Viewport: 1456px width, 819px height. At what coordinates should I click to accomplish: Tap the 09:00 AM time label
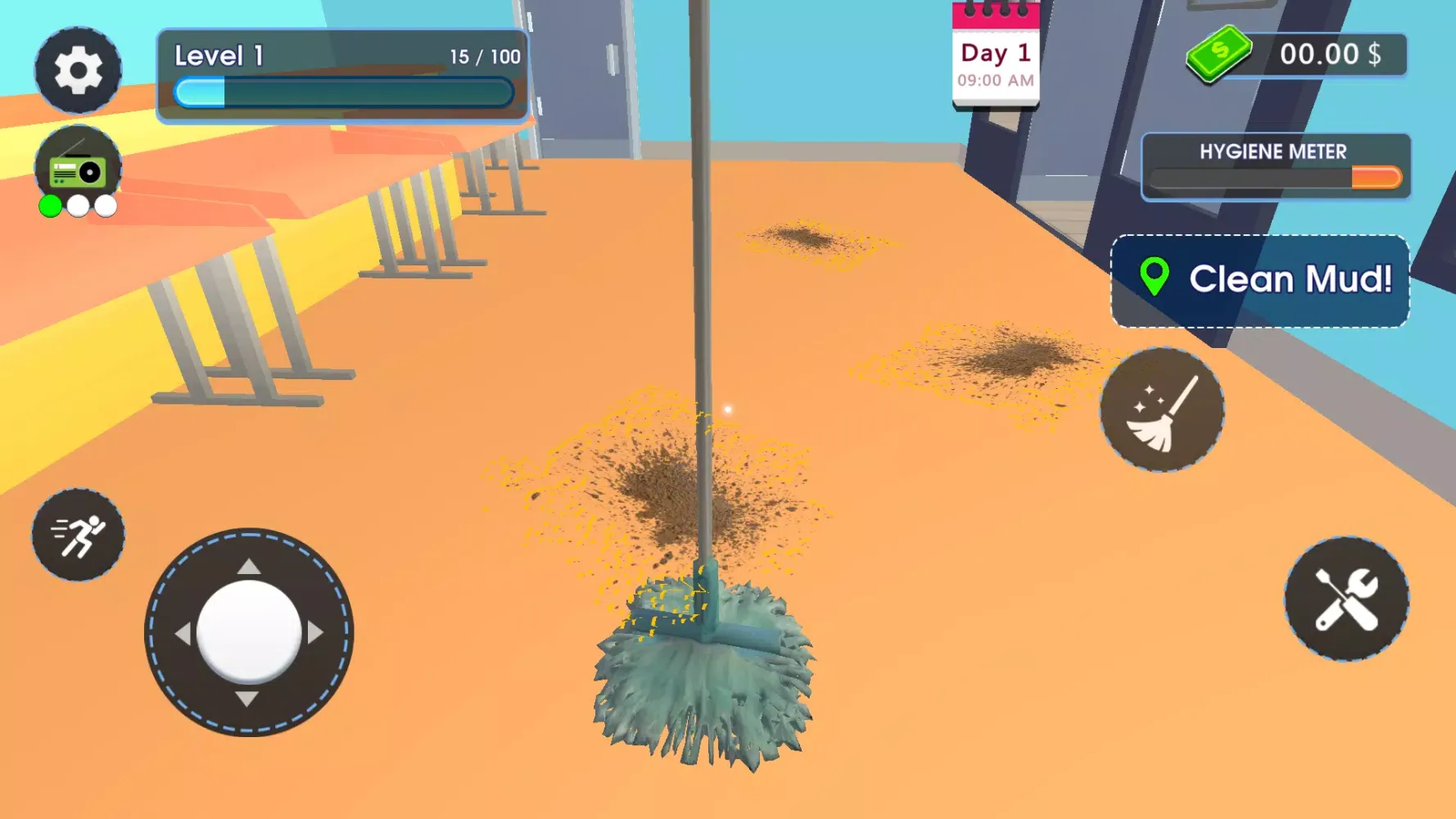tap(994, 80)
